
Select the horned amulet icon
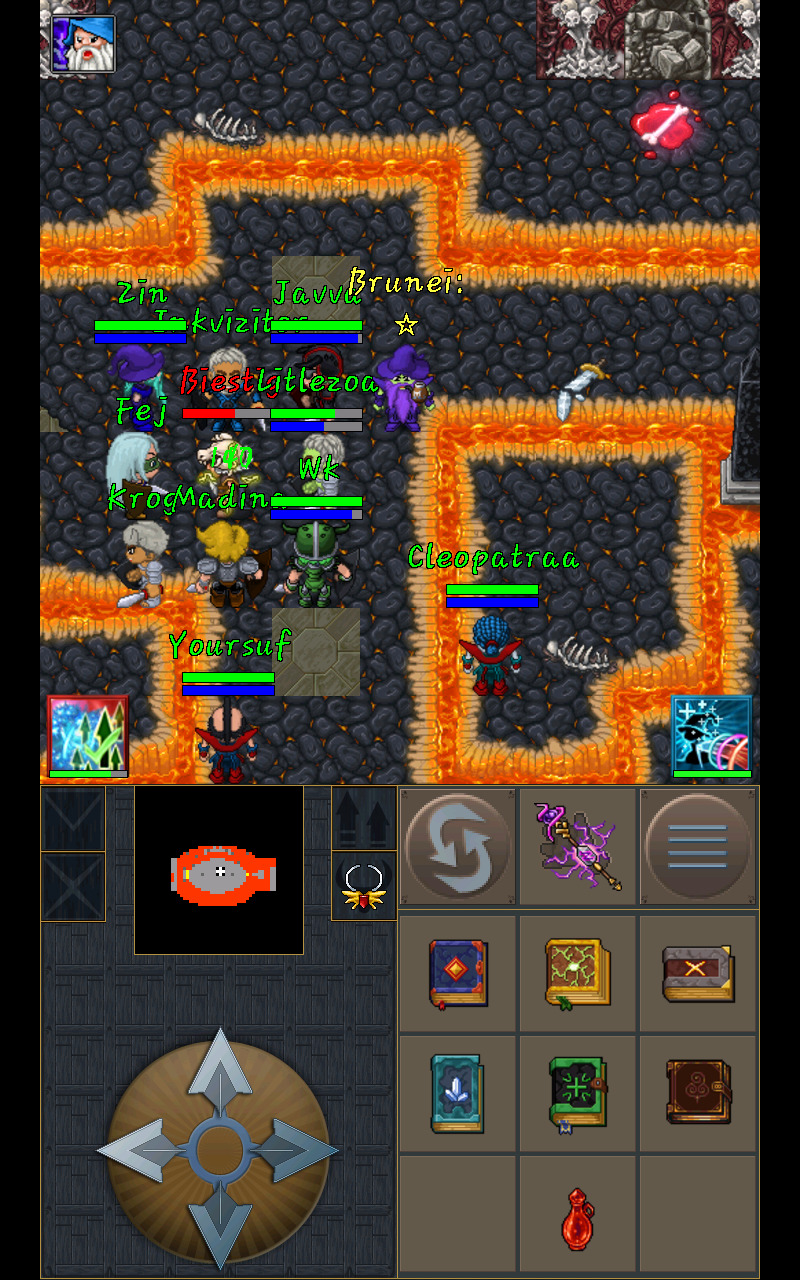click(364, 886)
